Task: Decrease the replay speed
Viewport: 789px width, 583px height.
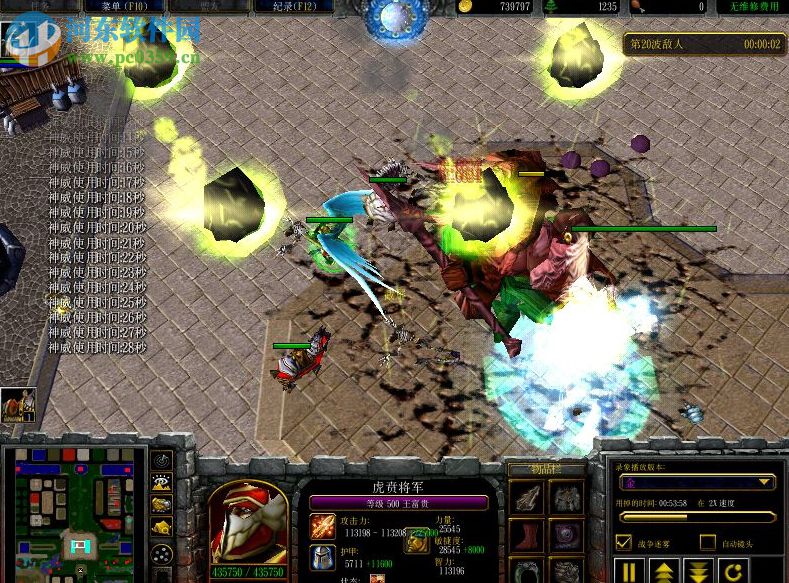Action: [697, 573]
